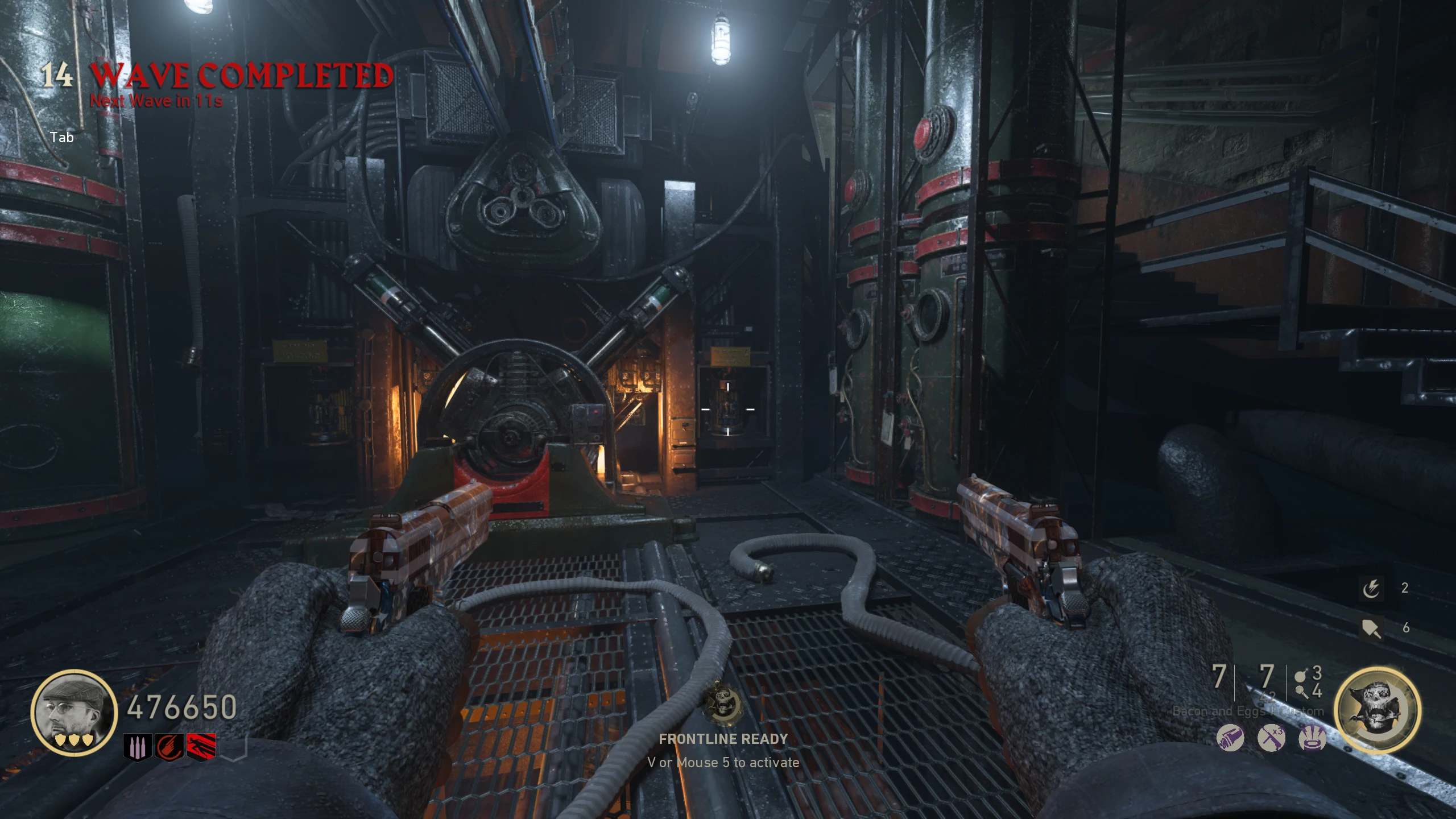This screenshot has height=819, width=1456.
Task: Click the round bomb grenade icon
Action: tap(1299, 675)
